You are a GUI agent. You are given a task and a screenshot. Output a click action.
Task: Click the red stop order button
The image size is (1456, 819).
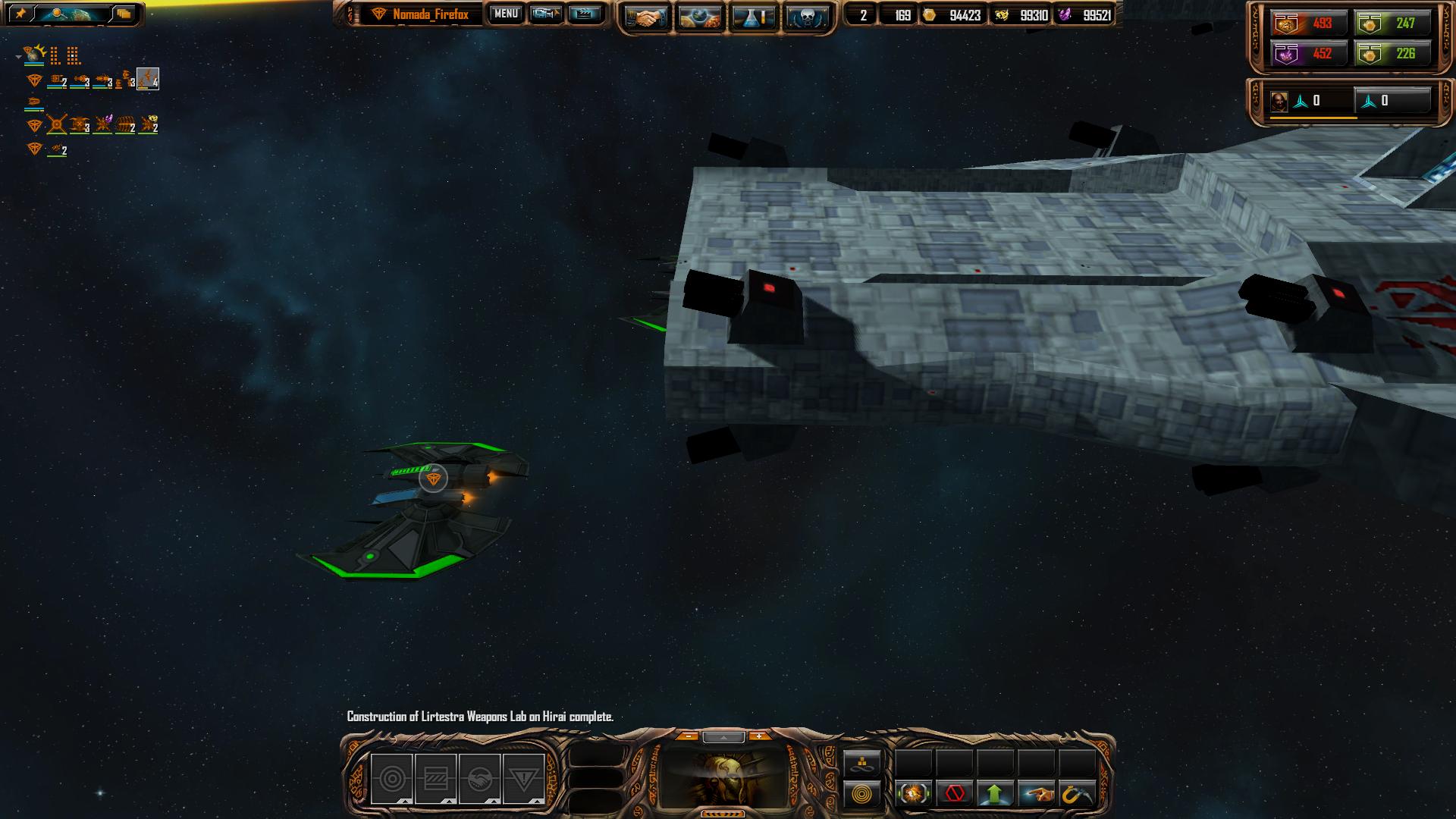(x=954, y=794)
